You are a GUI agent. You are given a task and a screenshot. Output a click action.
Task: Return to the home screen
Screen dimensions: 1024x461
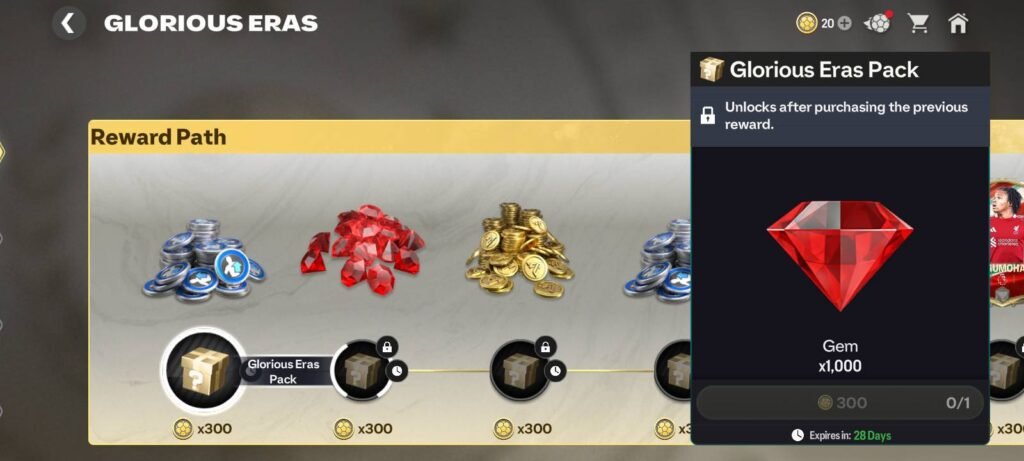coord(958,23)
